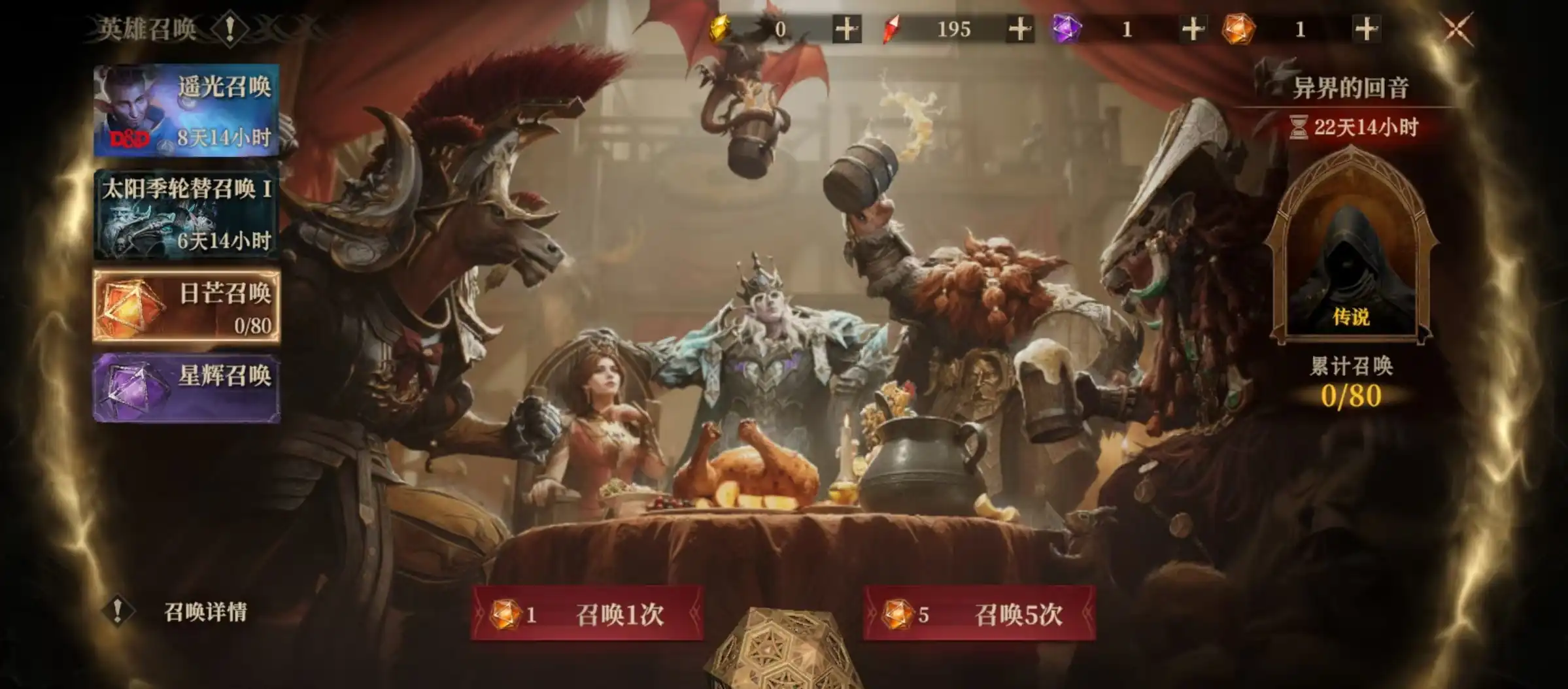Summon once with 召唤1次 button
1568x689 pixels.
tap(587, 614)
